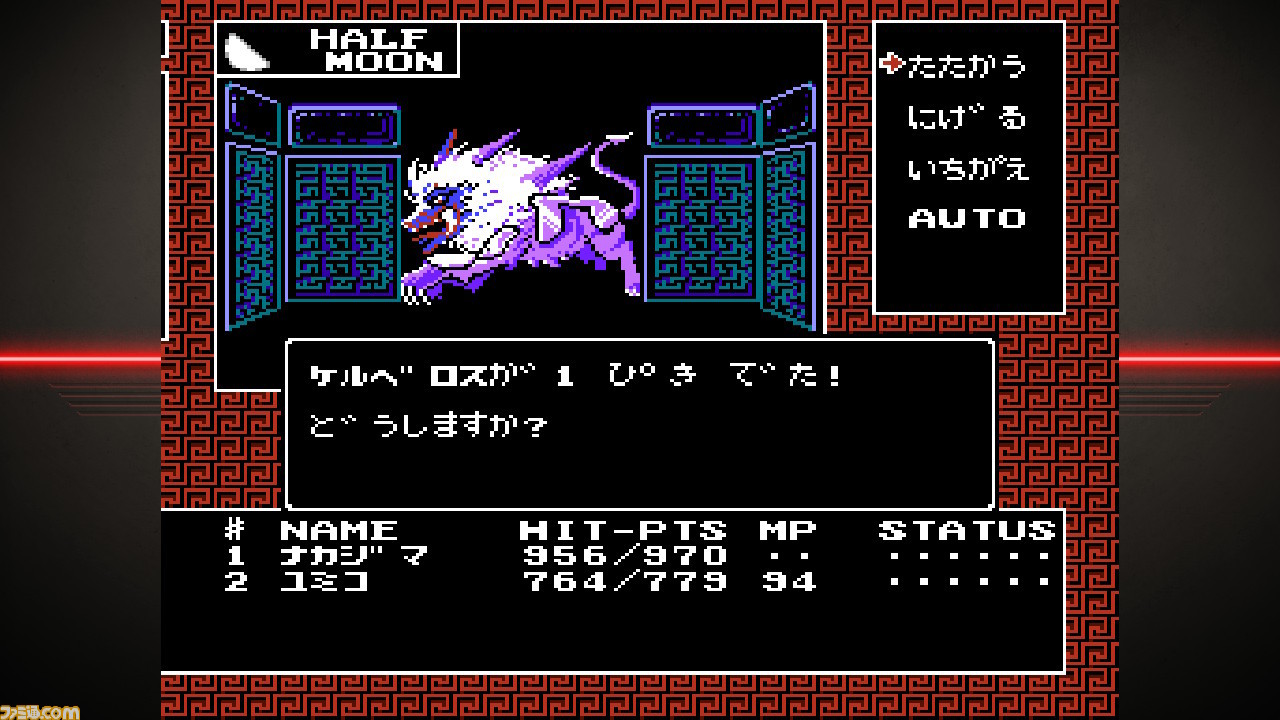This screenshot has height=720, width=1280.
Task: Click Nakajima's status dots indicator
Action: [965, 557]
